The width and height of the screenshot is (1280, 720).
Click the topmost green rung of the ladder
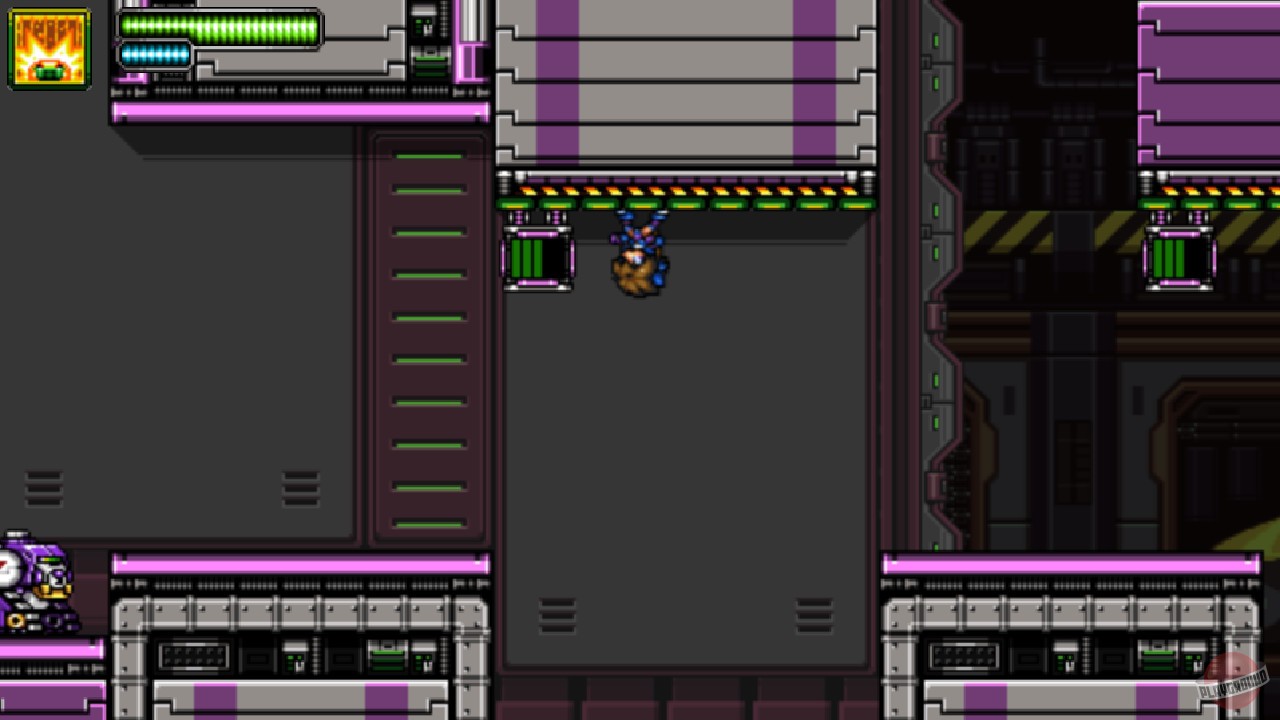[x=428, y=154]
